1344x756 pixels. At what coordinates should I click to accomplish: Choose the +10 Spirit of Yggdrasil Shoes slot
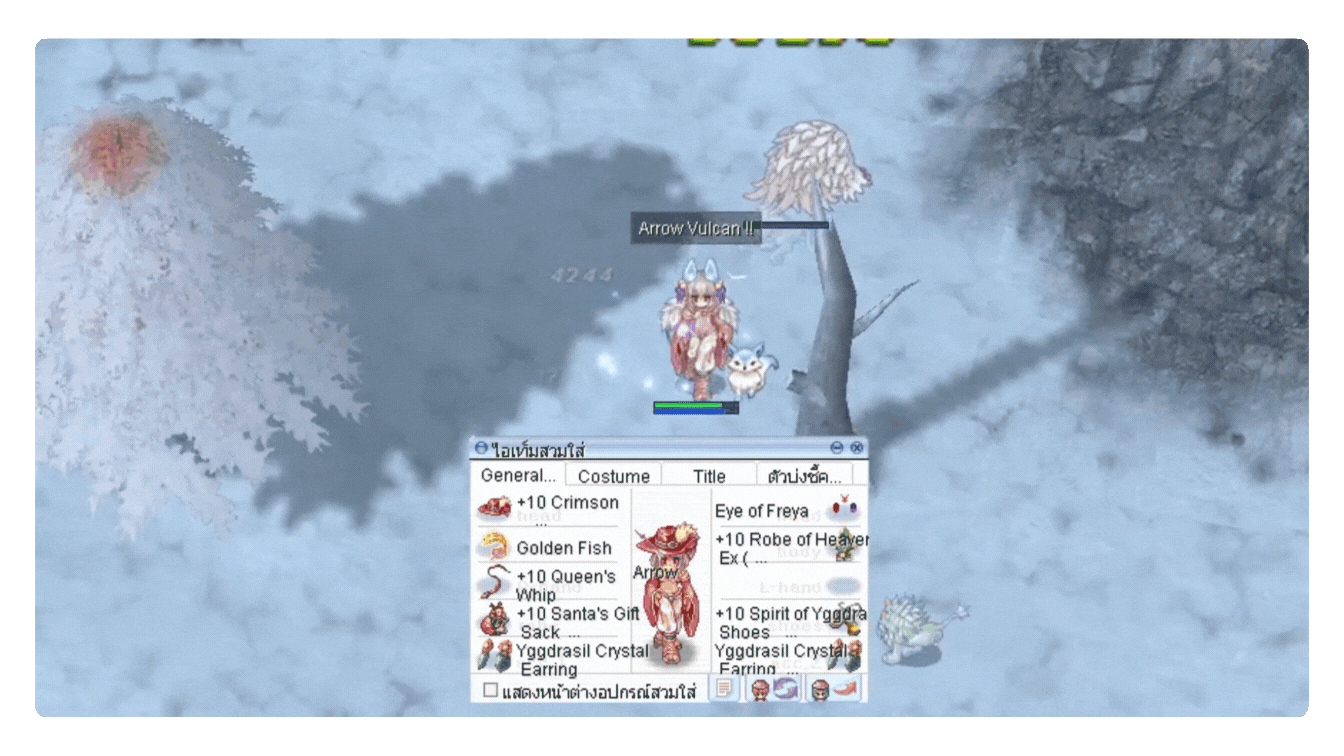click(786, 621)
